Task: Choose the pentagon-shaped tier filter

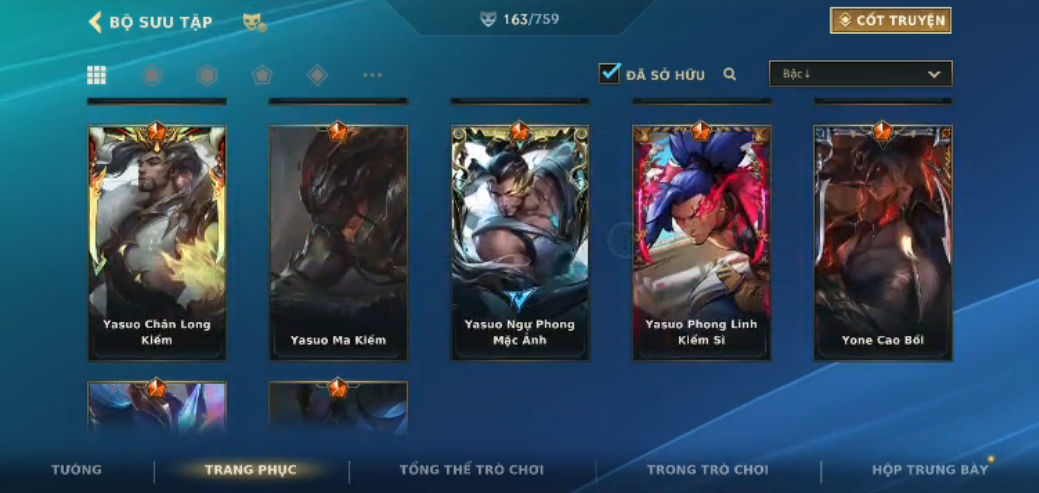Action: coord(262,75)
